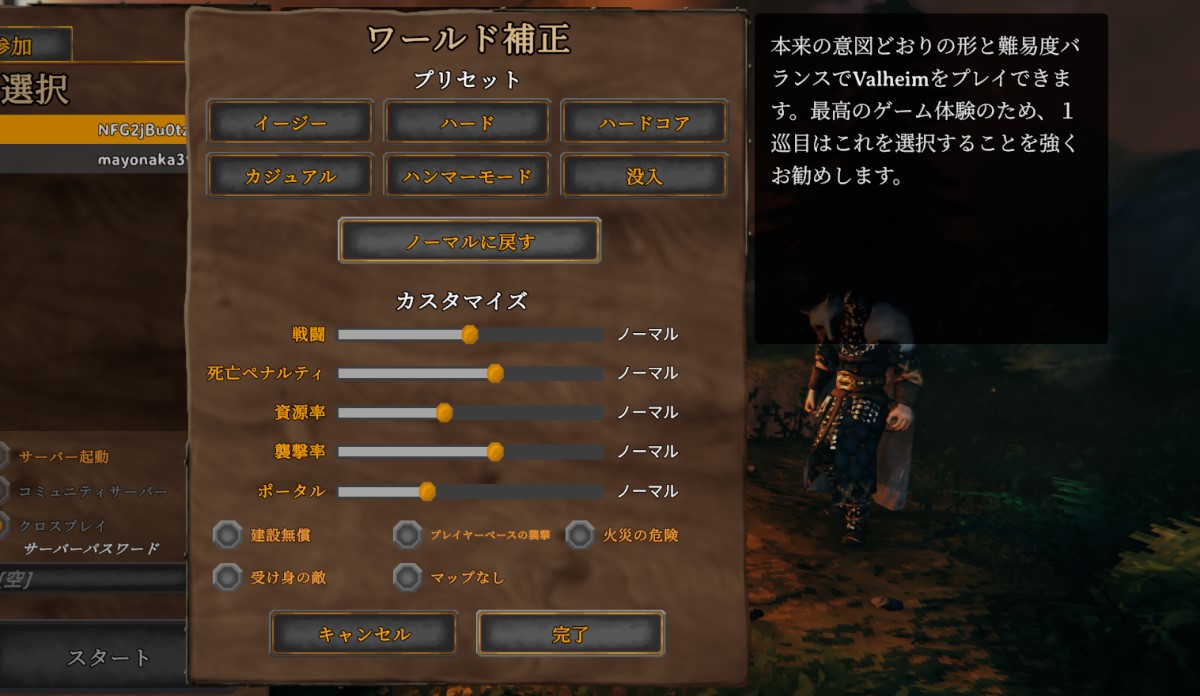
Task: Toggle the 火災の危険 checkbox
Action: [x=580, y=535]
